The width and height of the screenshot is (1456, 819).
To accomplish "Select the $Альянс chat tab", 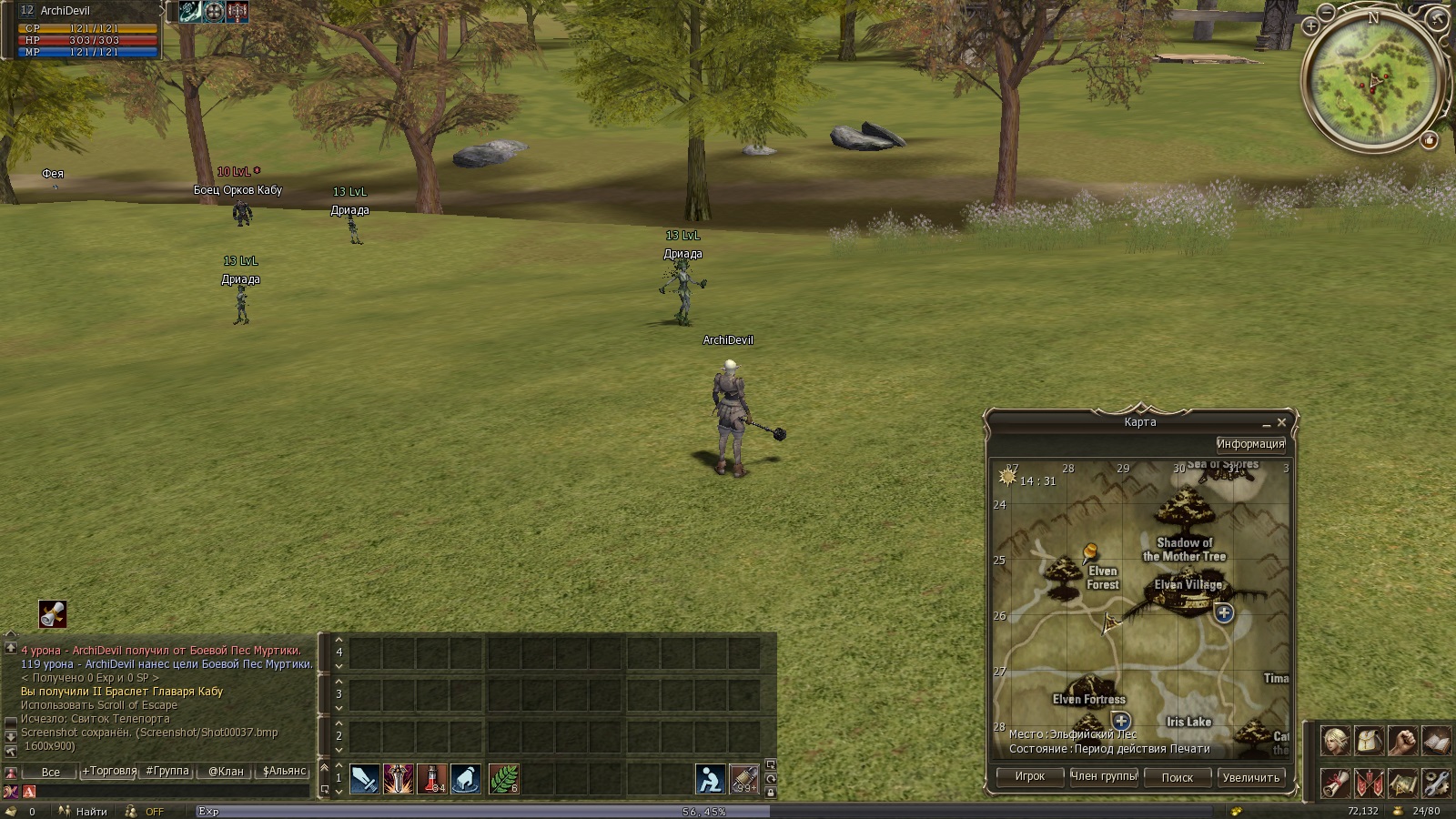I will (x=284, y=771).
